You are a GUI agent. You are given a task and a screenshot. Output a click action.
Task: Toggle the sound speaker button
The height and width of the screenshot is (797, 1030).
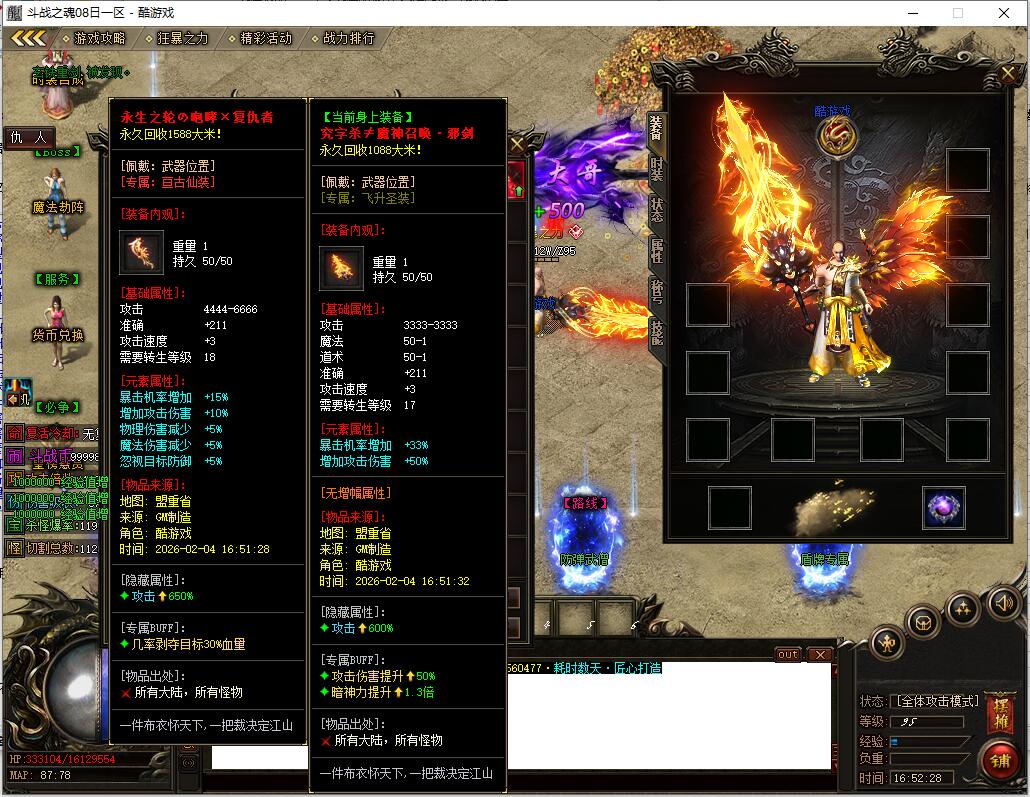point(1004,602)
